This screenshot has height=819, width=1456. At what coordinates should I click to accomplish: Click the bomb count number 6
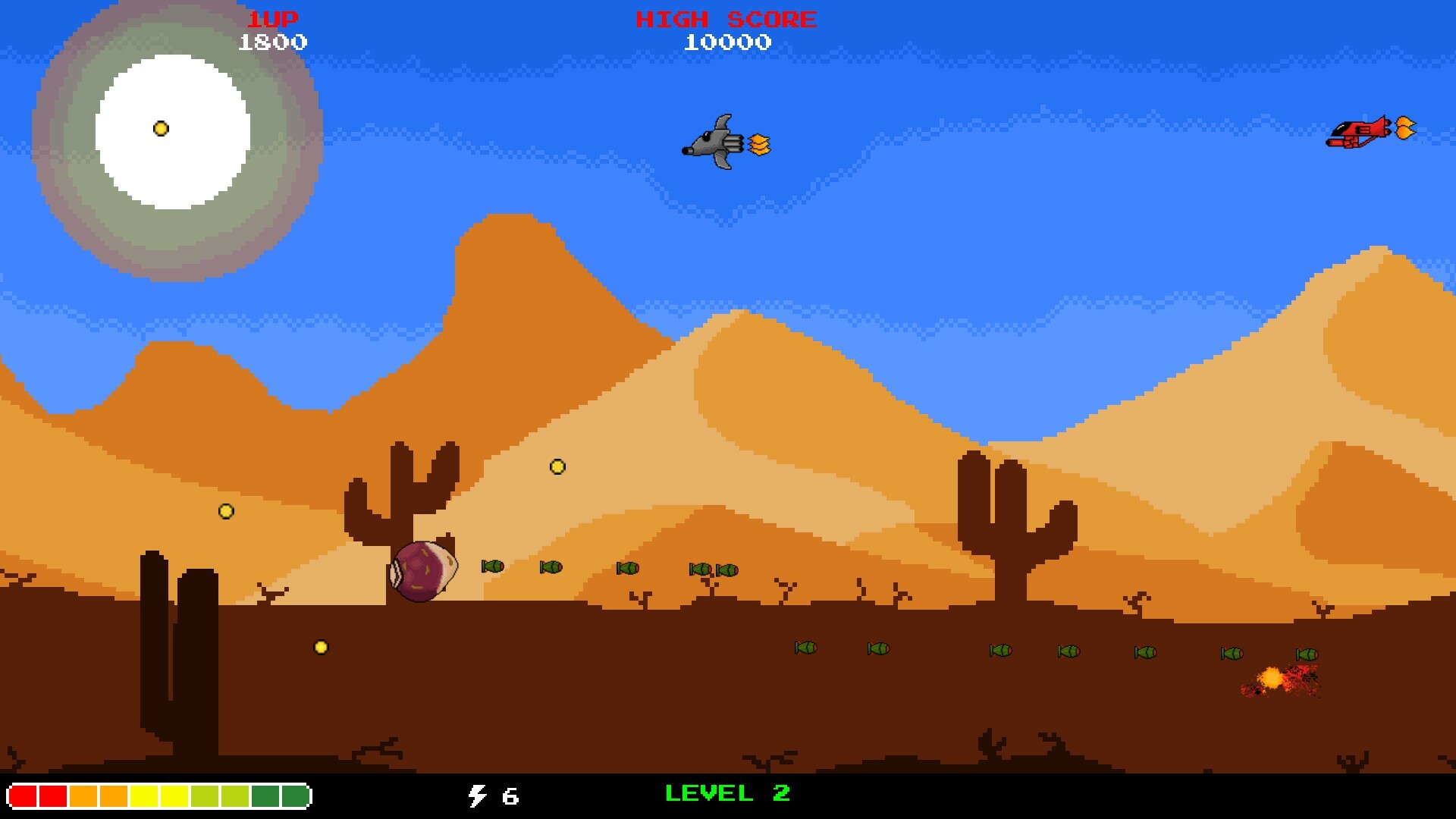[509, 796]
